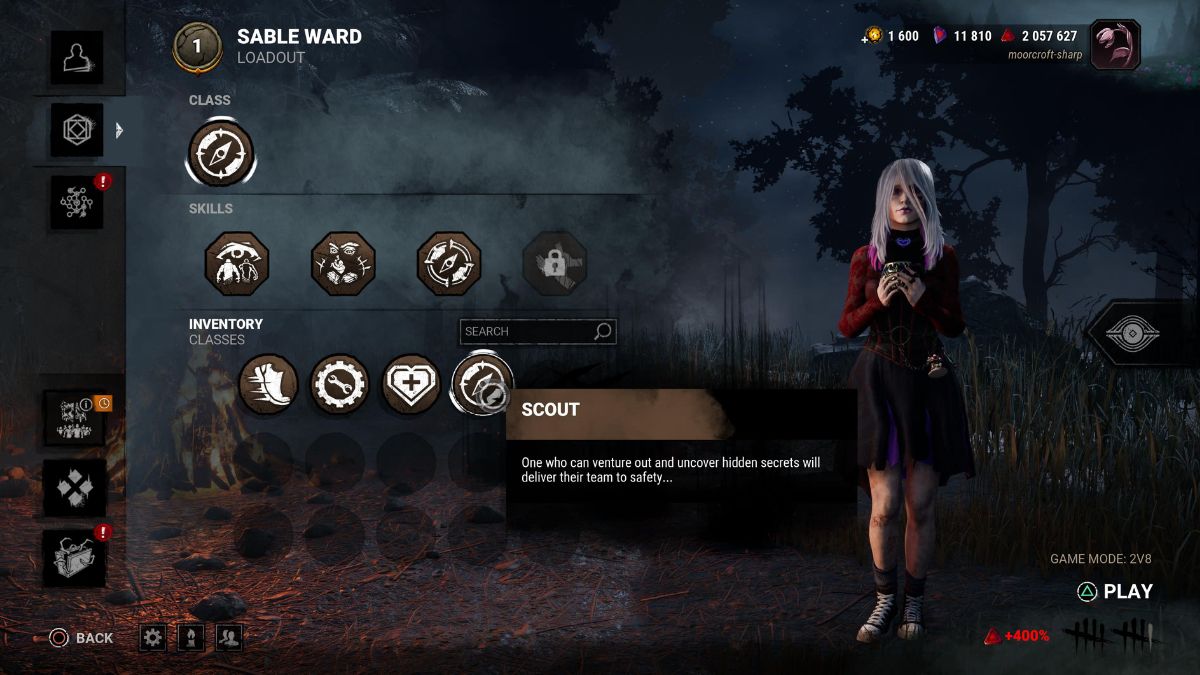Pick the compass with arrows skill
Image resolution: width=1200 pixels, height=675 pixels.
449,264
